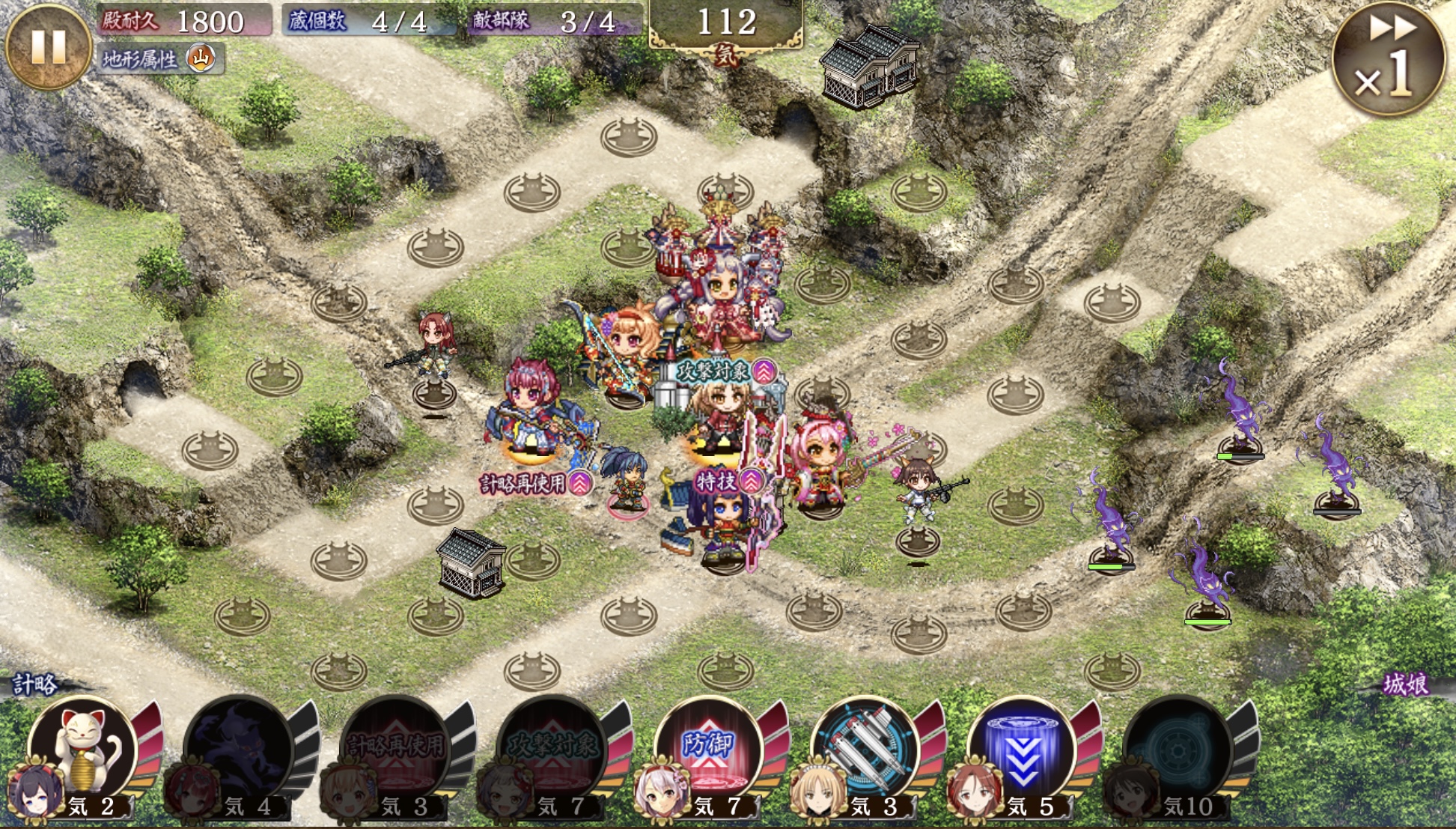1456x829 pixels.
Task: Tap the 地形属性 mountain terrain icon
Action: coord(201,58)
